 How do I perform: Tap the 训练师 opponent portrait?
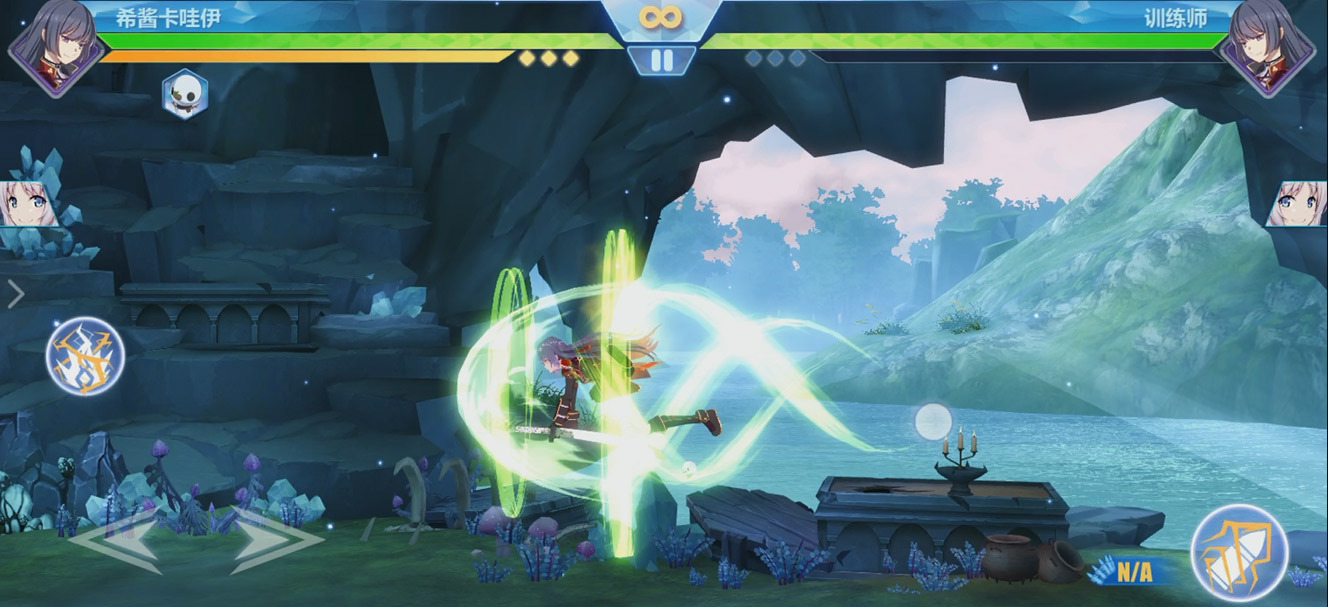pyautogui.click(x=1275, y=46)
